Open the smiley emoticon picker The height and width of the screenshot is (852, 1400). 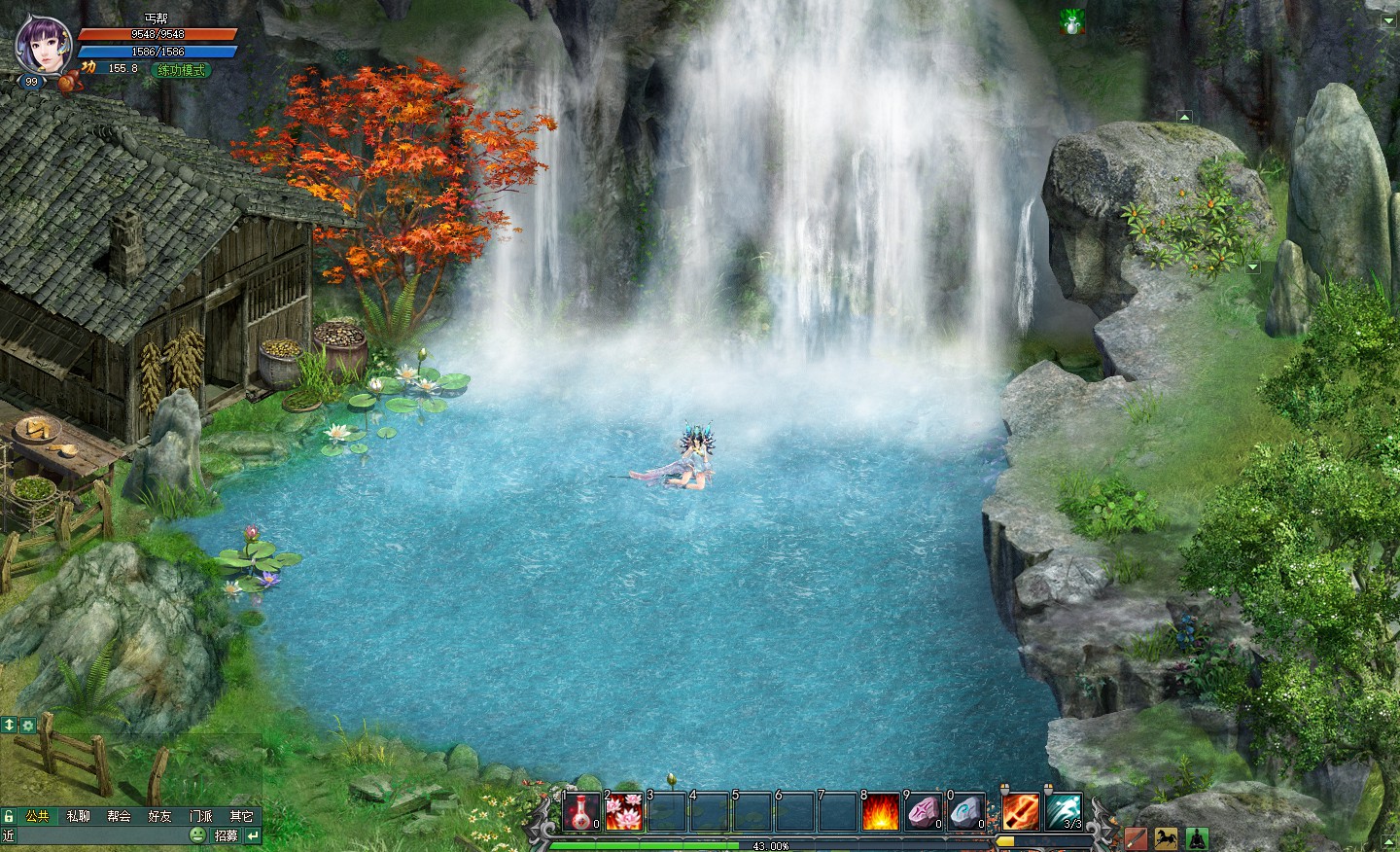coord(197,835)
